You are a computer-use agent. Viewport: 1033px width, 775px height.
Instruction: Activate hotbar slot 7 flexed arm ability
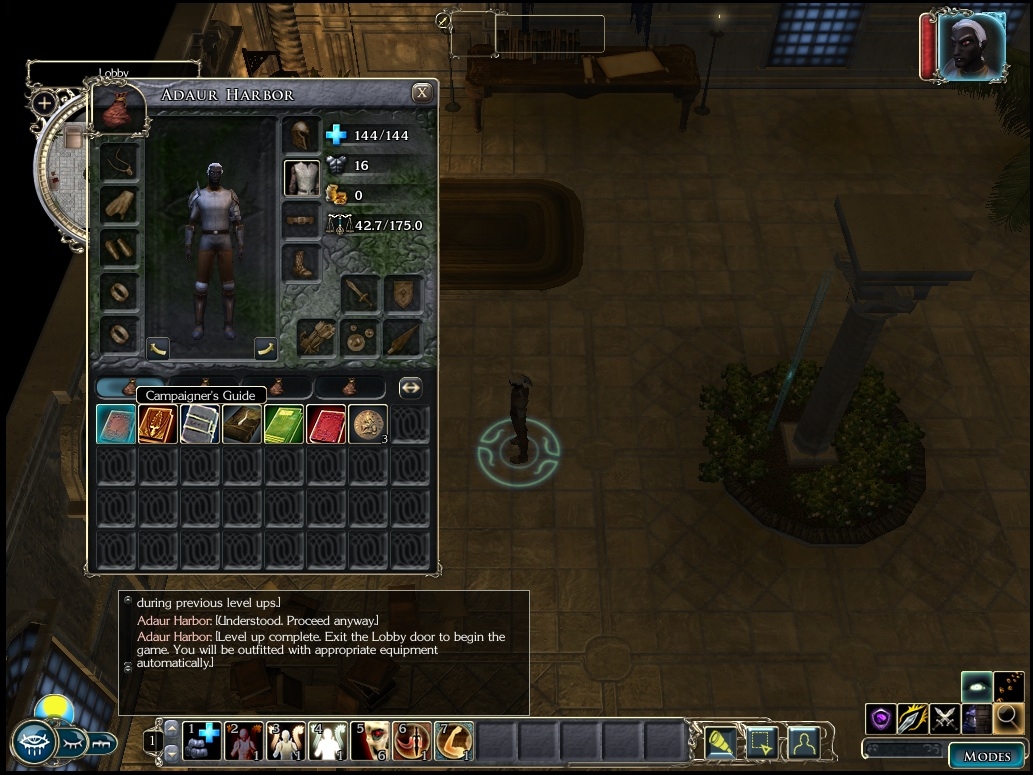coord(454,741)
